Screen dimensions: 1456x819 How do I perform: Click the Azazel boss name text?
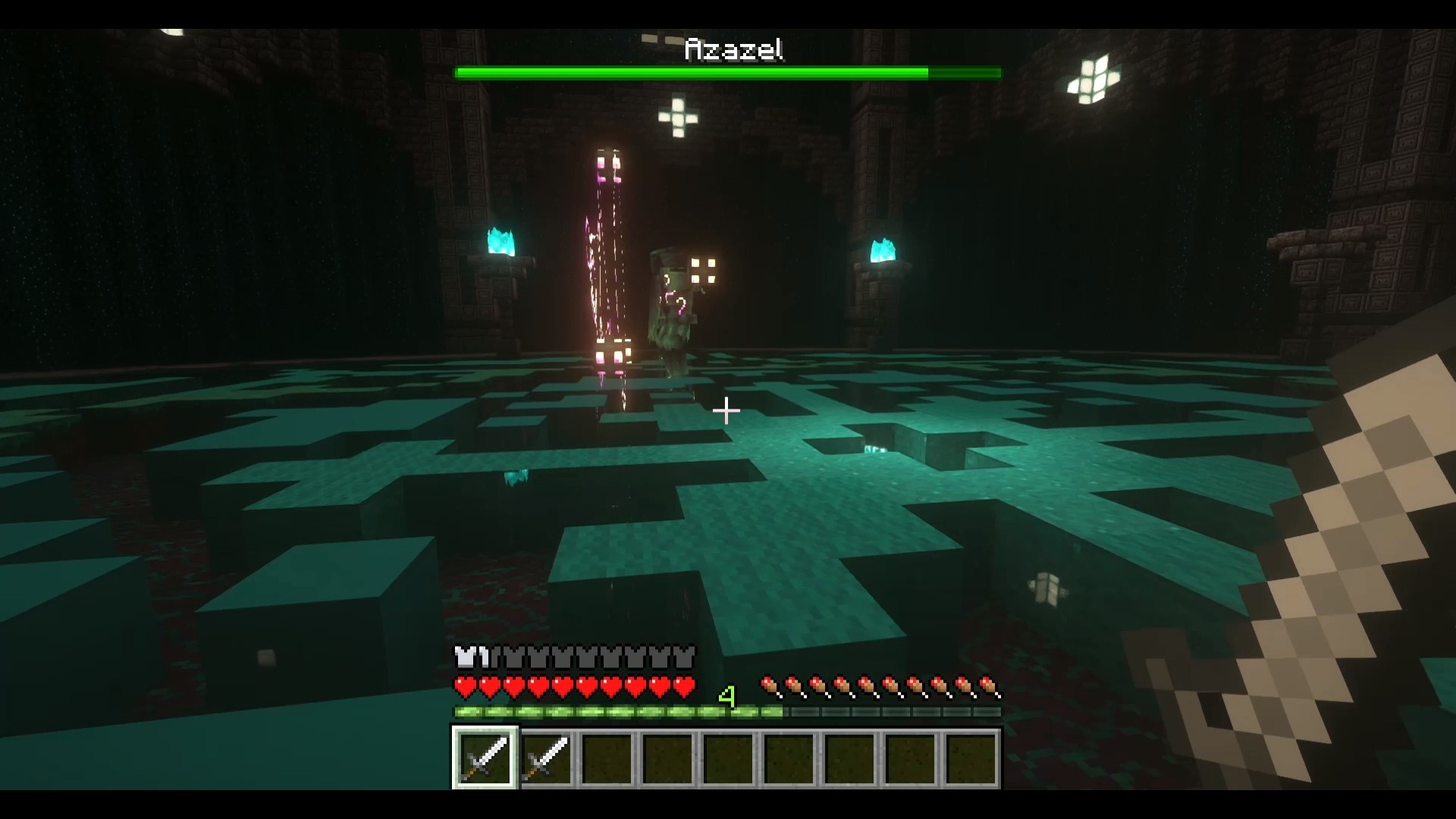point(734,49)
